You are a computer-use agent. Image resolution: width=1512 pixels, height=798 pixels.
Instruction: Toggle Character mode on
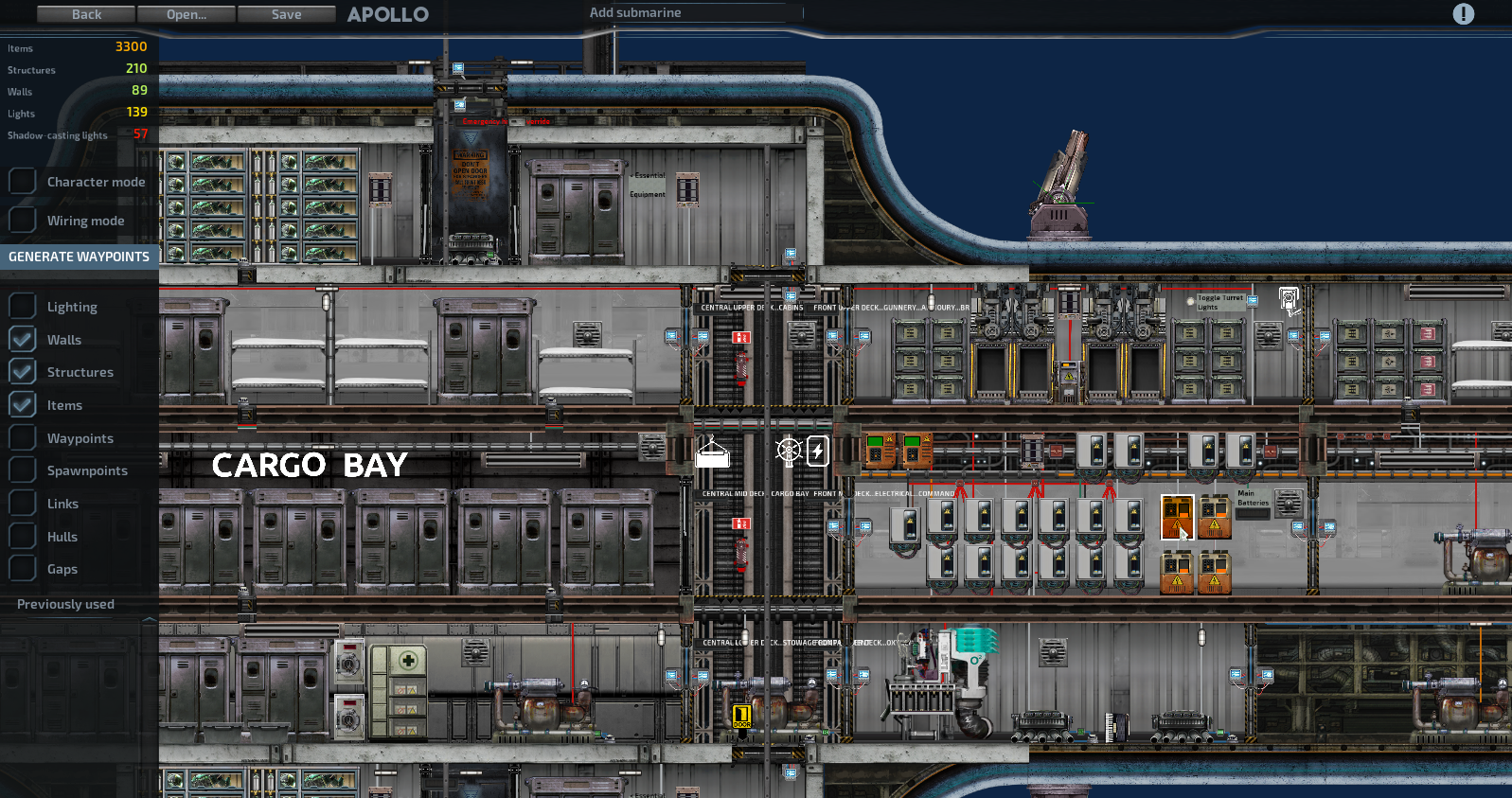(22, 181)
